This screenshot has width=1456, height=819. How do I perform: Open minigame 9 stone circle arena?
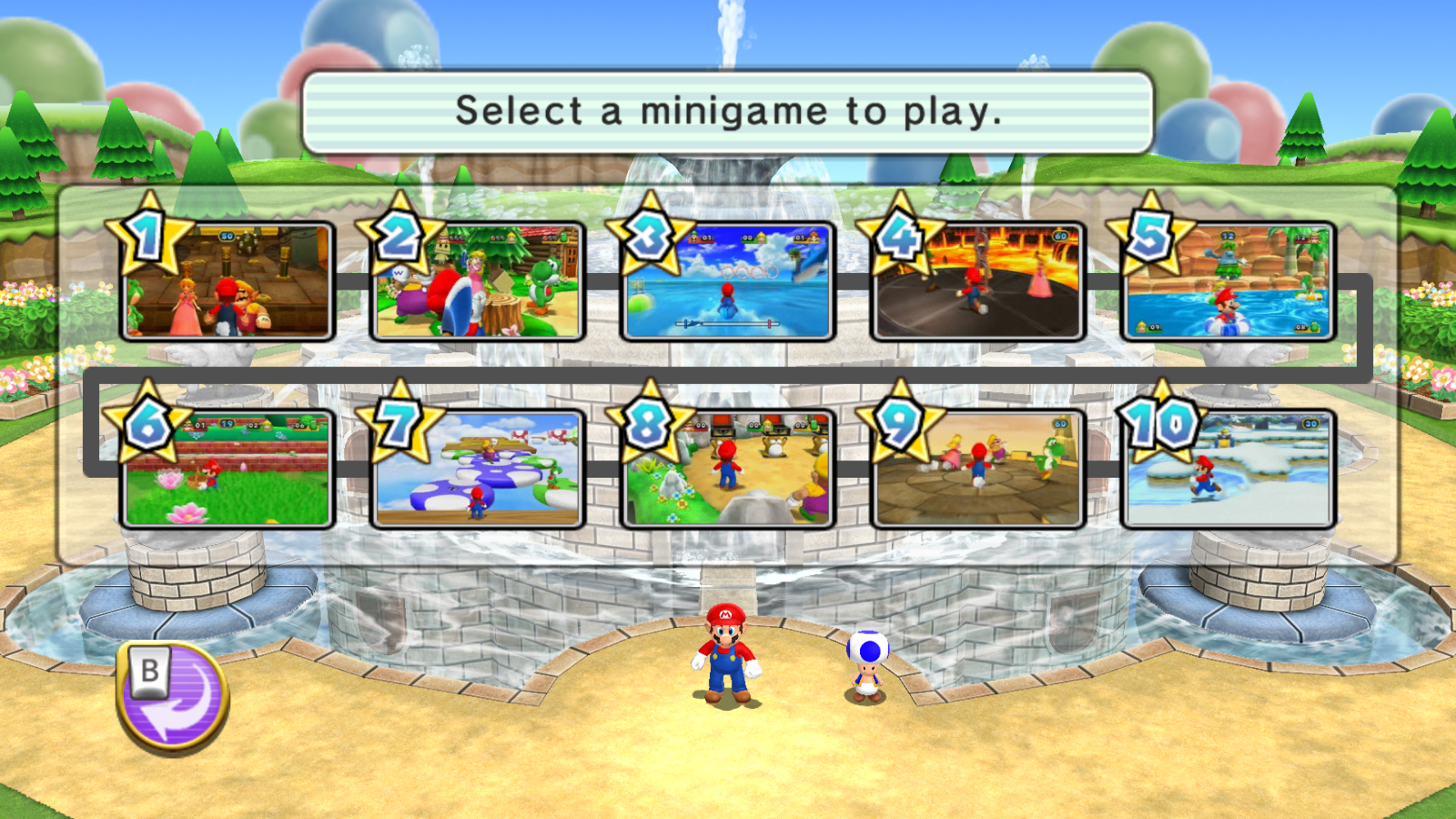point(978,470)
